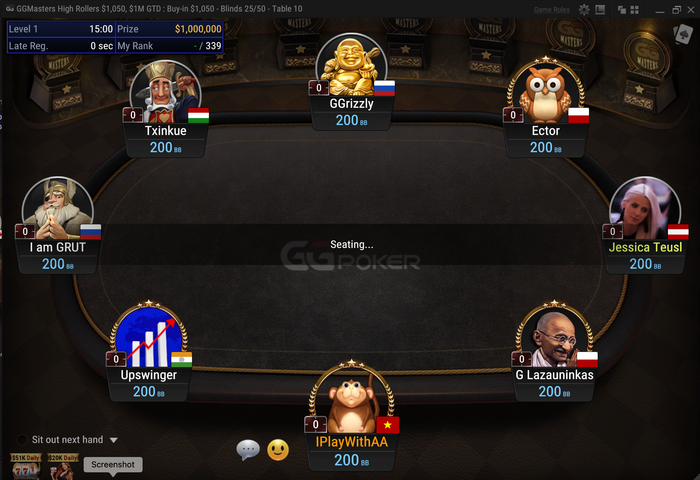Select player Ector's owl avatar
The height and width of the screenshot is (480, 700).
(x=547, y=92)
